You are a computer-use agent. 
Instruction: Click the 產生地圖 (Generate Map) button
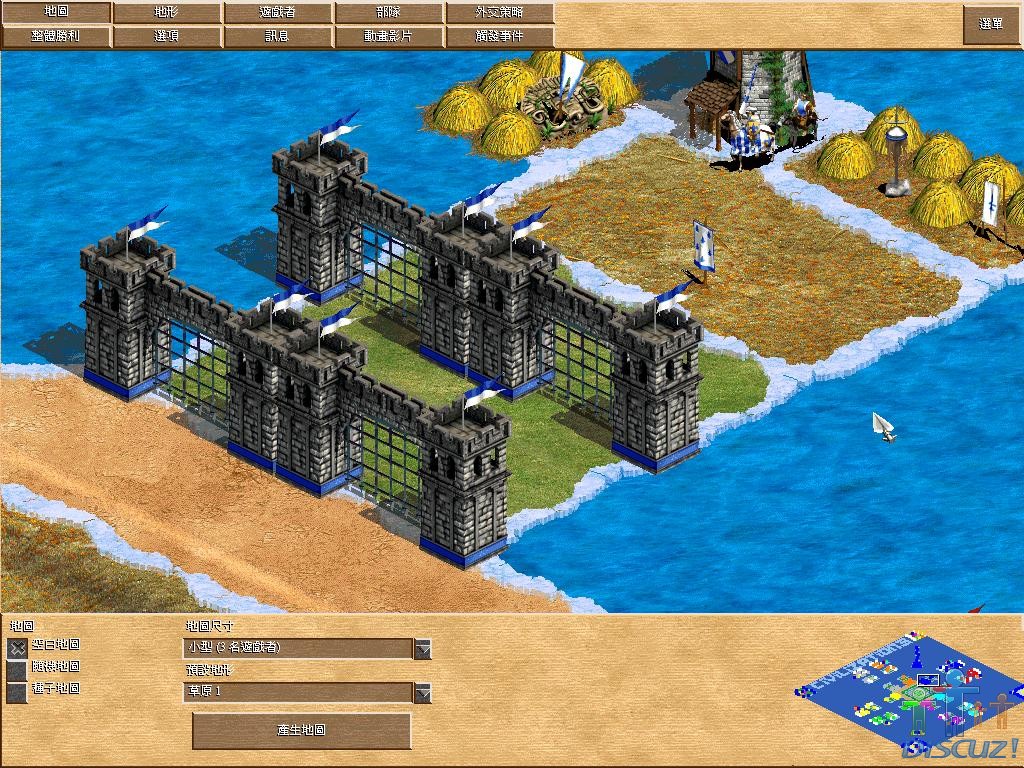tap(301, 730)
